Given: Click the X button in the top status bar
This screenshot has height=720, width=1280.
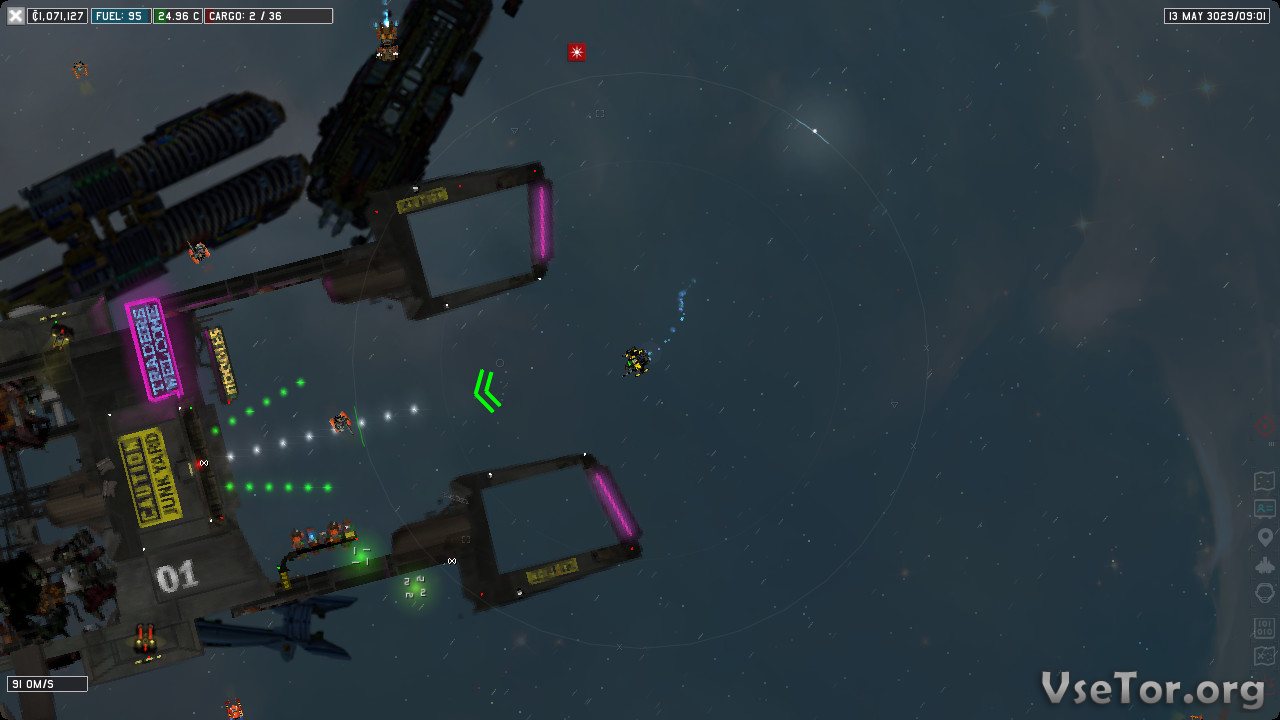Looking at the screenshot, I should 16,16.
